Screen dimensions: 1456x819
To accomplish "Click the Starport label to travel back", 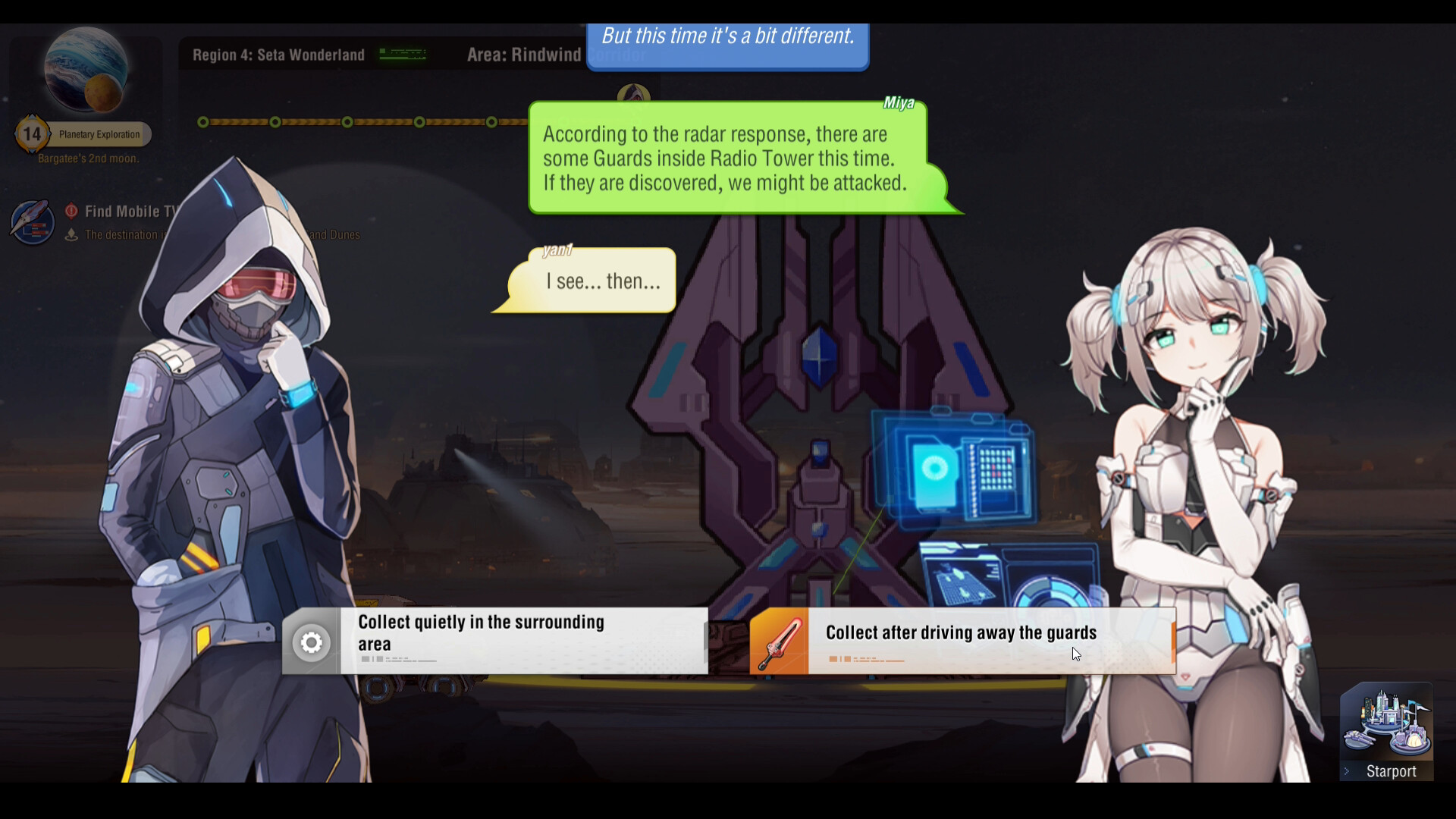I will tap(1390, 771).
